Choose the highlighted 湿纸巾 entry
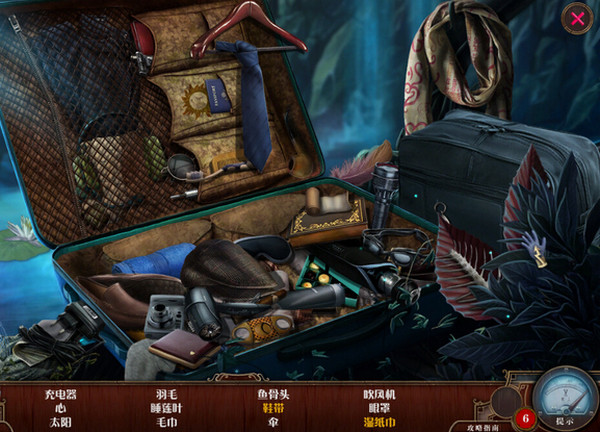The width and height of the screenshot is (600, 432). click(379, 422)
